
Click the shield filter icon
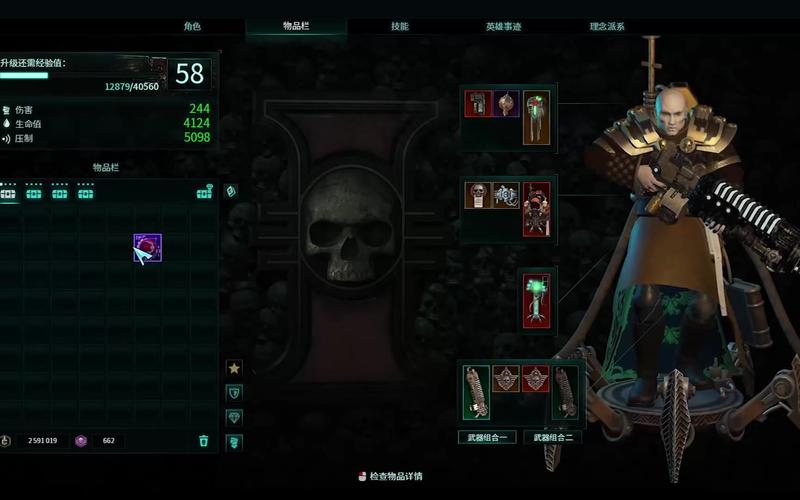coord(234,393)
